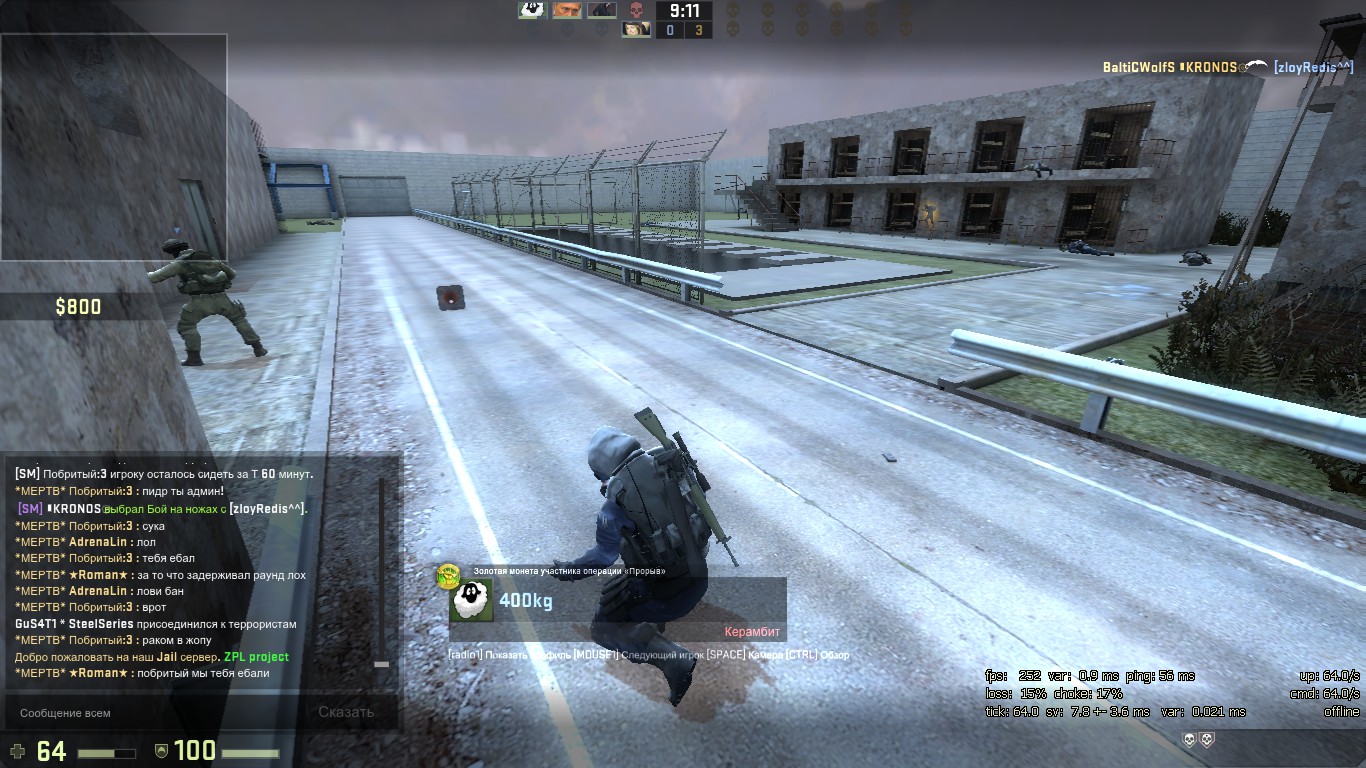Send the message with the Сказать button
This screenshot has height=768, width=1366.
pos(346,712)
